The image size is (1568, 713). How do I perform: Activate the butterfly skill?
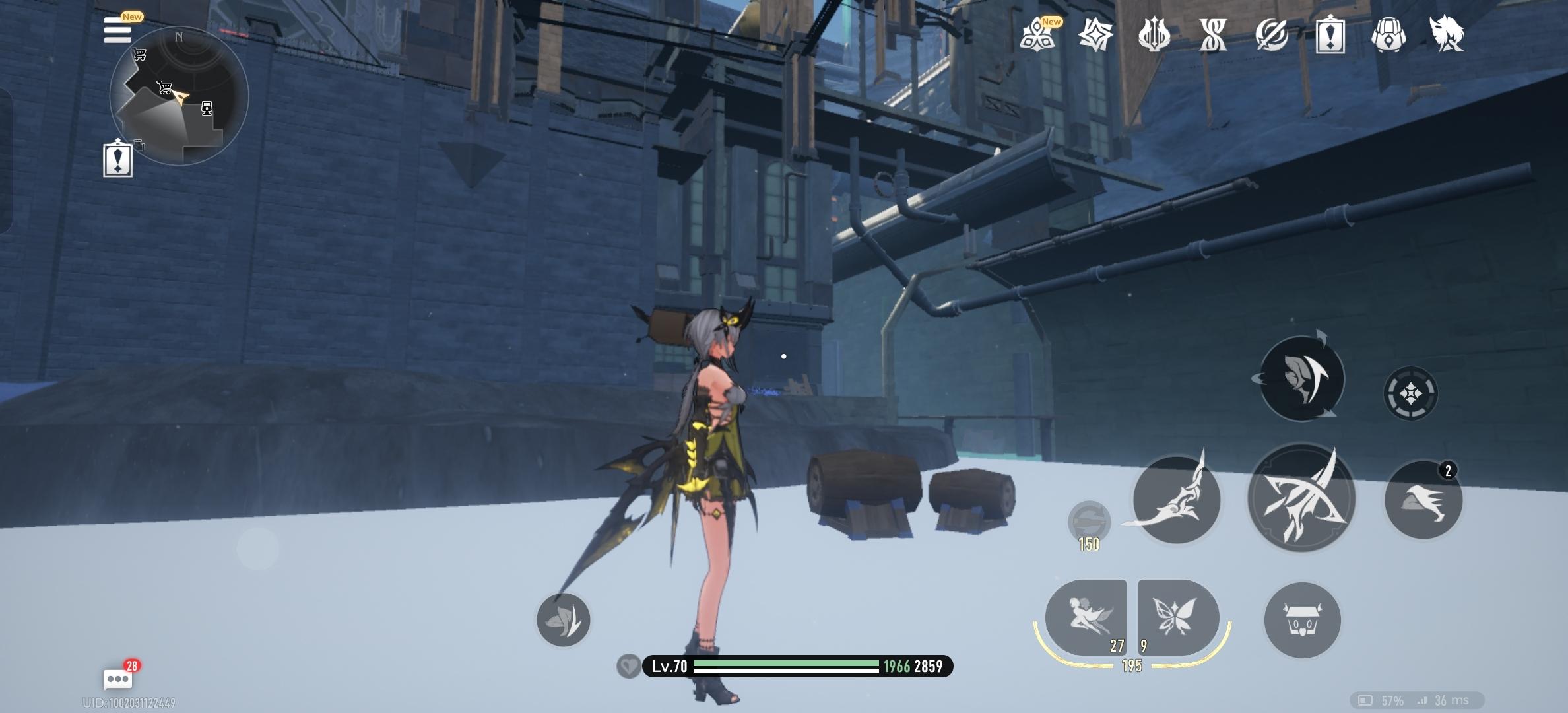pos(1177,618)
